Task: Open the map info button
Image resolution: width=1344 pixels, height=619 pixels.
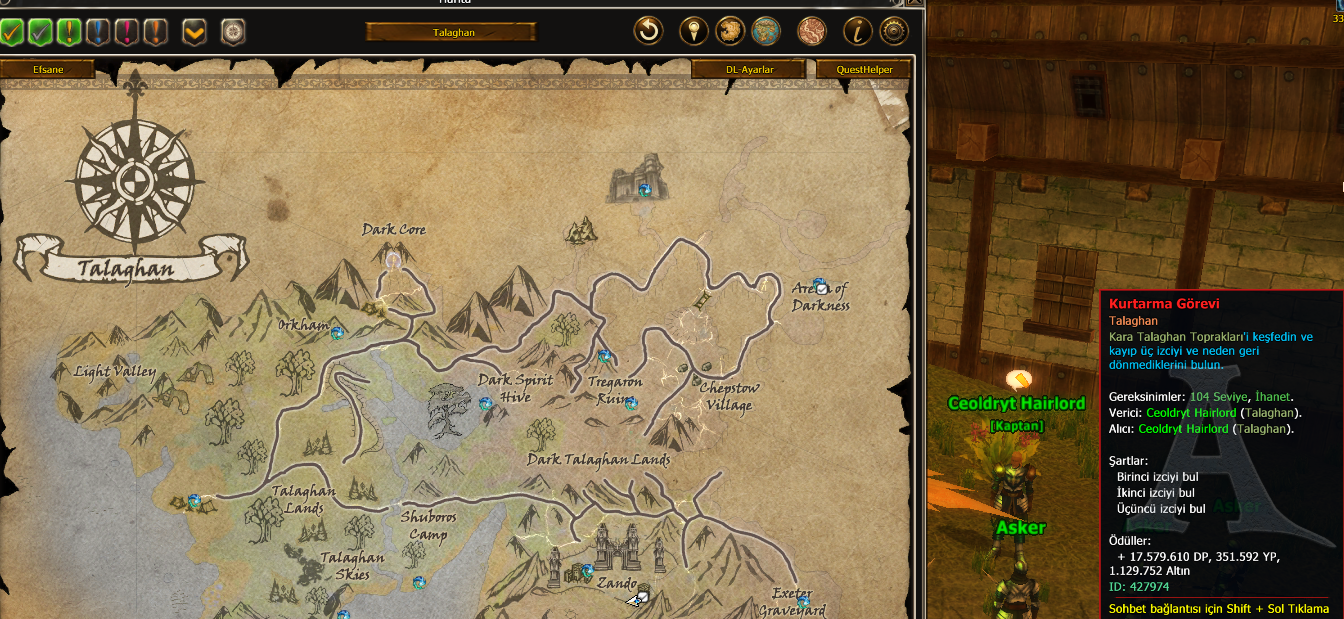Action: click(x=857, y=31)
